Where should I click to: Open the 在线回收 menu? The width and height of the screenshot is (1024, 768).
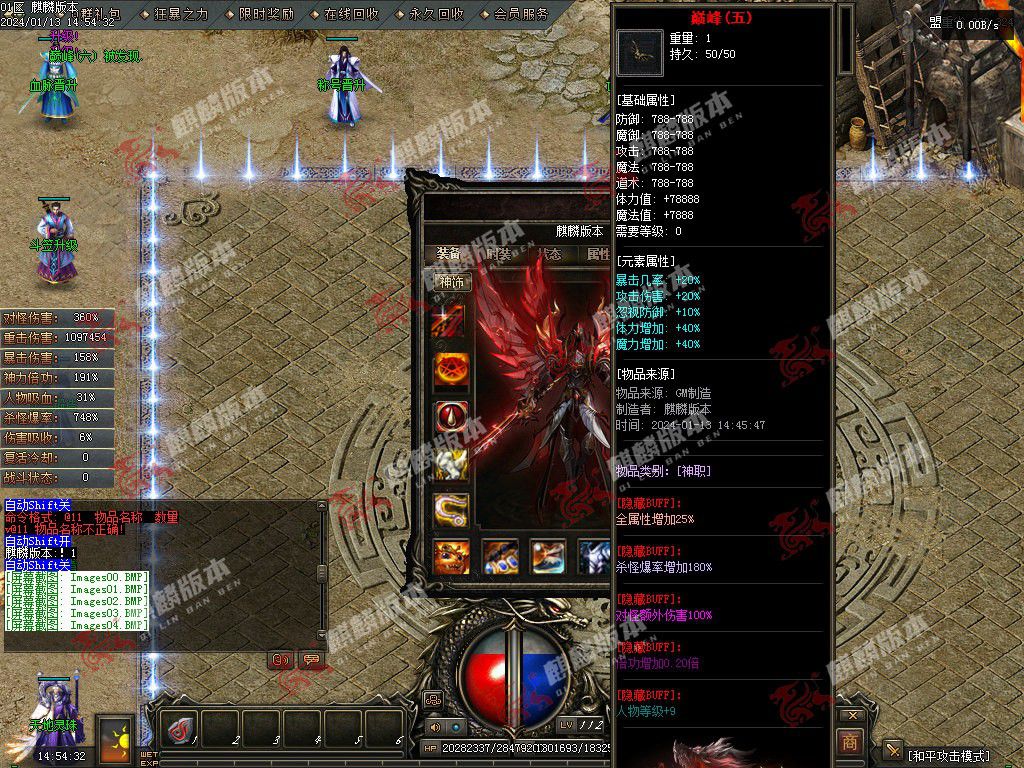[350, 14]
